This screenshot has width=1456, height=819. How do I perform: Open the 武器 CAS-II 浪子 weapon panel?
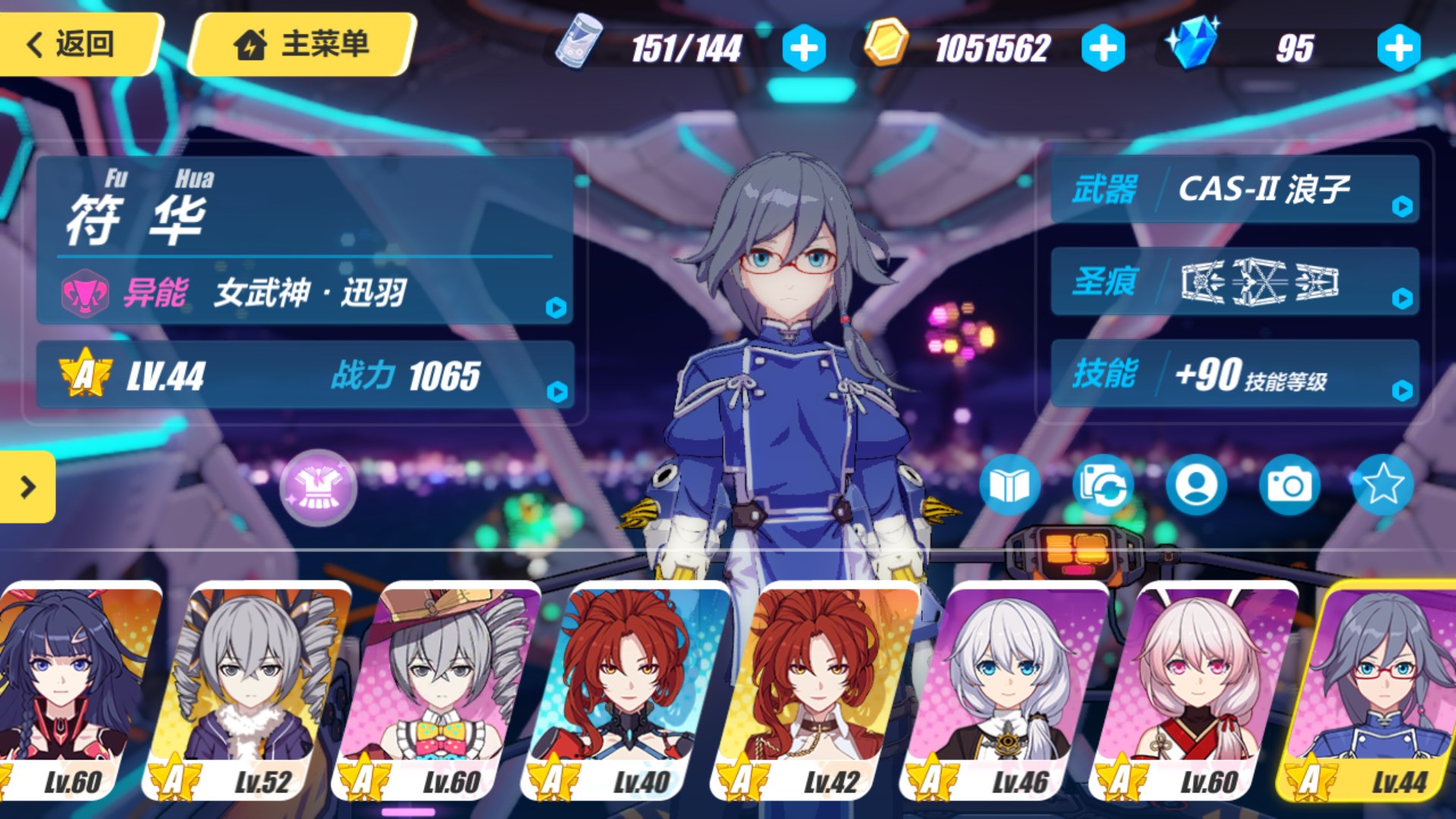(1235, 189)
